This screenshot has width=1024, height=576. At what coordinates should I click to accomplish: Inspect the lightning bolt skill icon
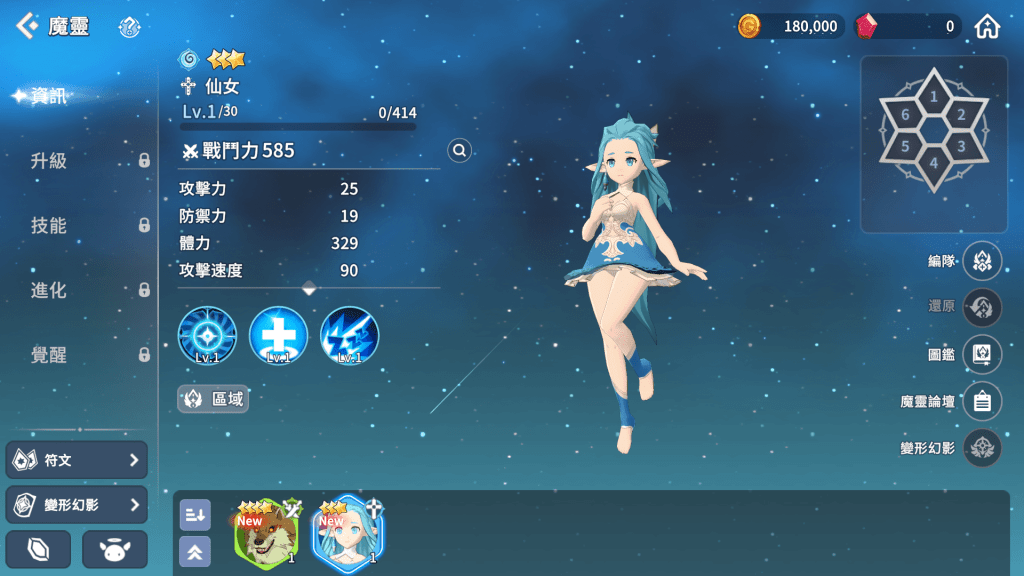click(x=349, y=335)
